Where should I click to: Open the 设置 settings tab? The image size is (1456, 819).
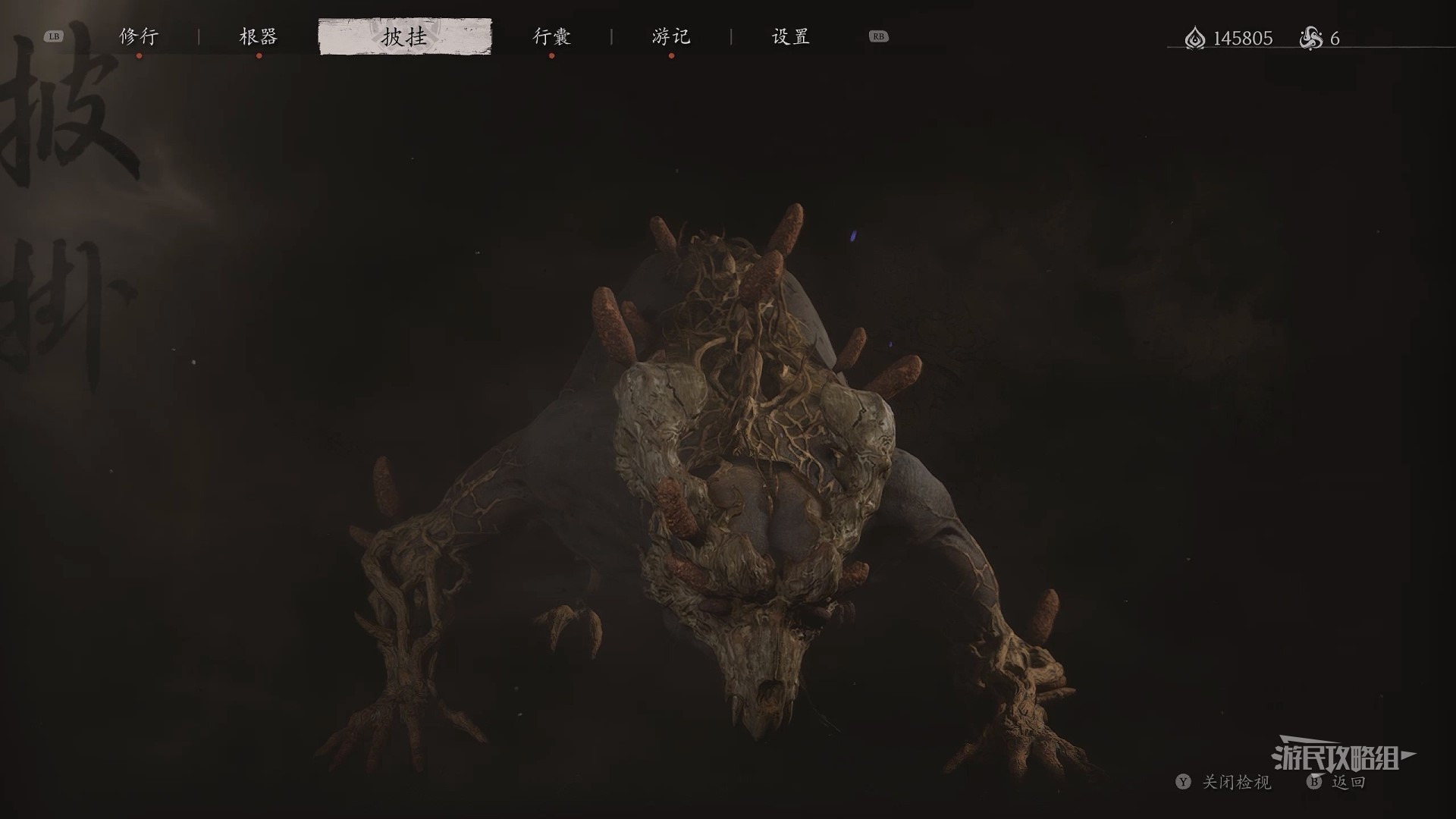[x=791, y=36]
